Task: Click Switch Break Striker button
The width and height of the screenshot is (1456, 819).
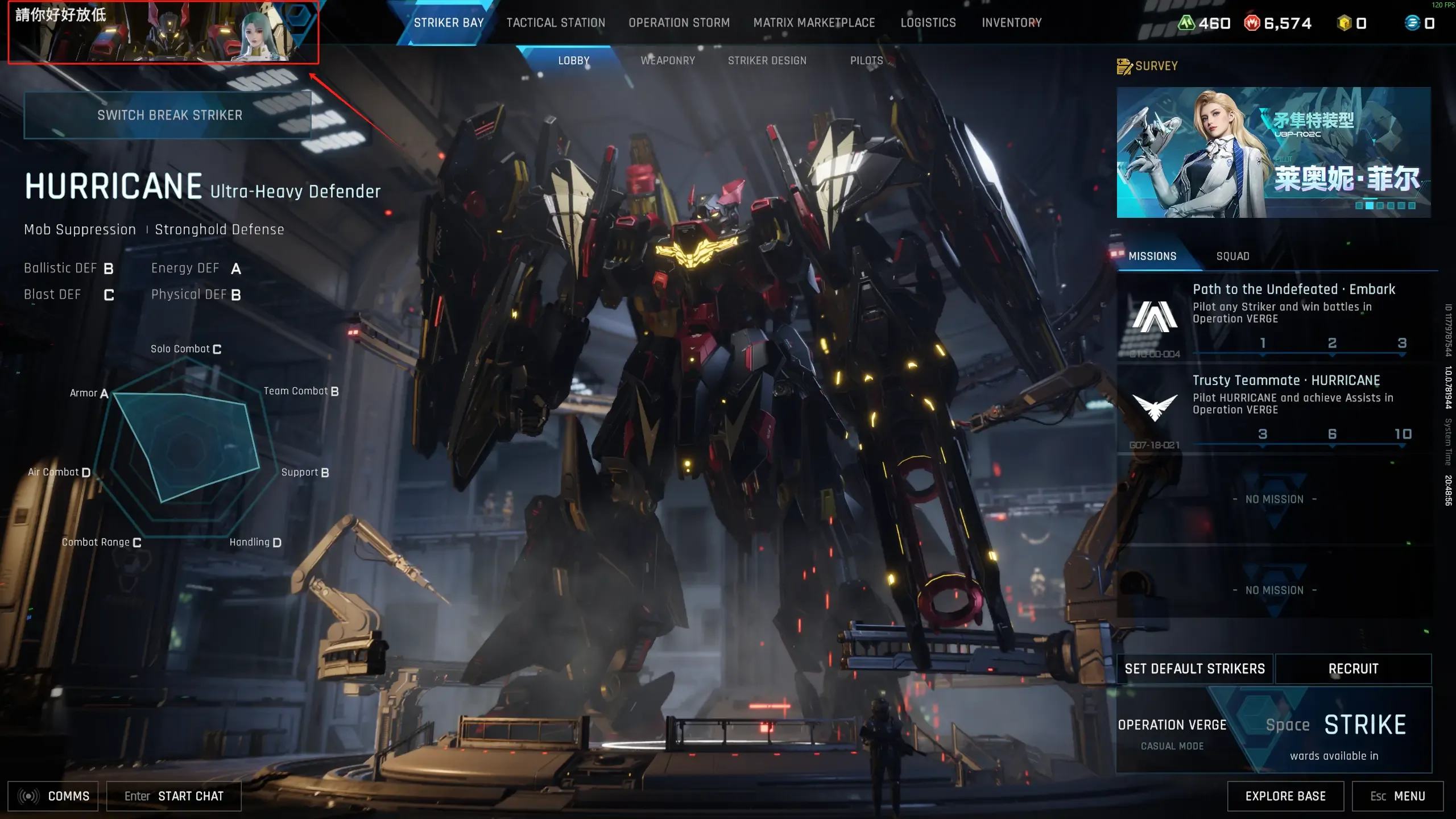Action: click(169, 115)
